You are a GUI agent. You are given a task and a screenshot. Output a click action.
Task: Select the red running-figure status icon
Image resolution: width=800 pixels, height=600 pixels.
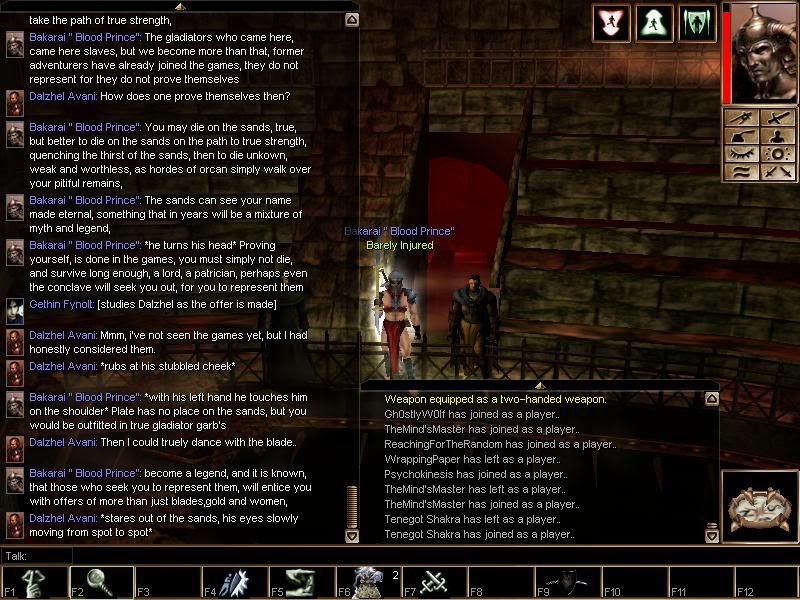(x=611, y=23)
